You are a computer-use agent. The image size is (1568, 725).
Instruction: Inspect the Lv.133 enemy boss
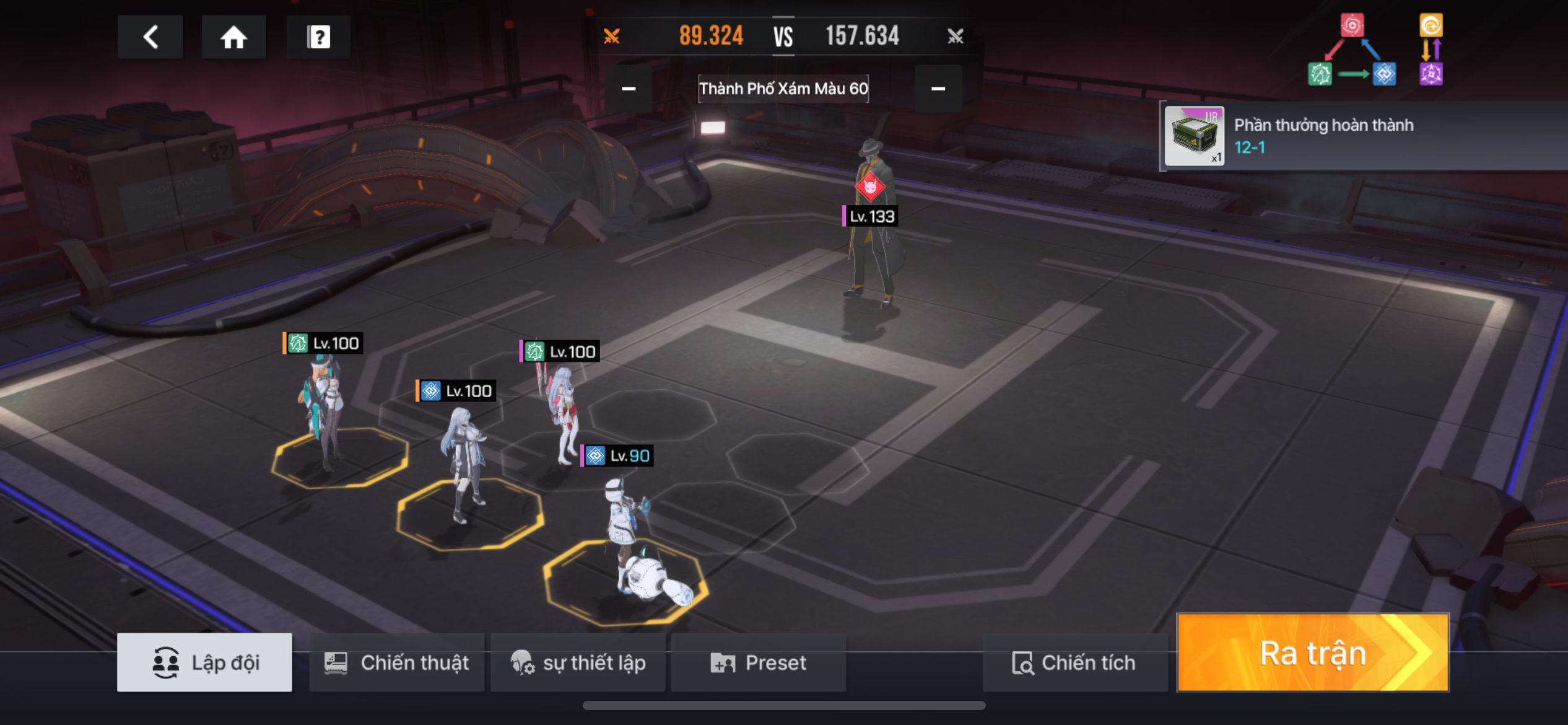point(873,235)
